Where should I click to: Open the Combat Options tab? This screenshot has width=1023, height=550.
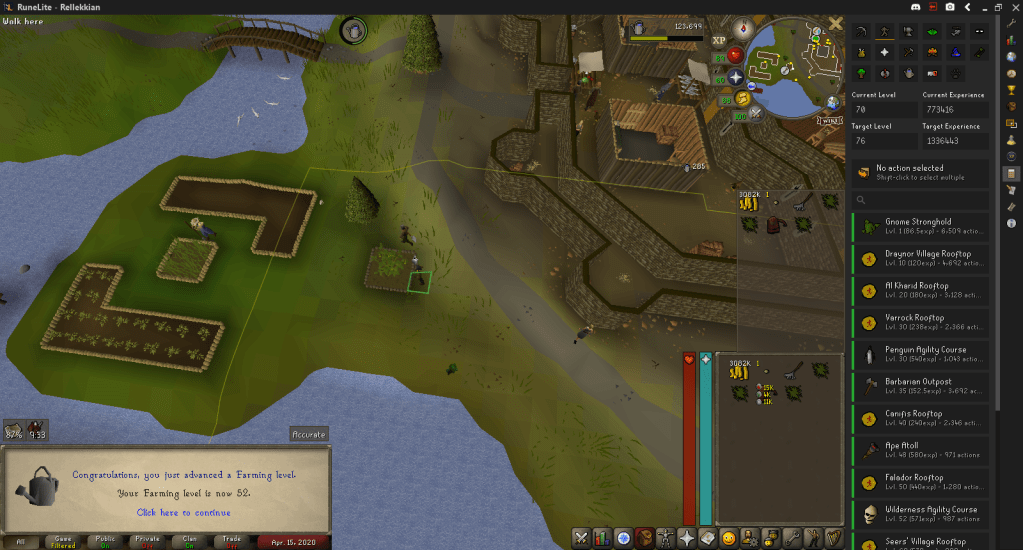580,538
